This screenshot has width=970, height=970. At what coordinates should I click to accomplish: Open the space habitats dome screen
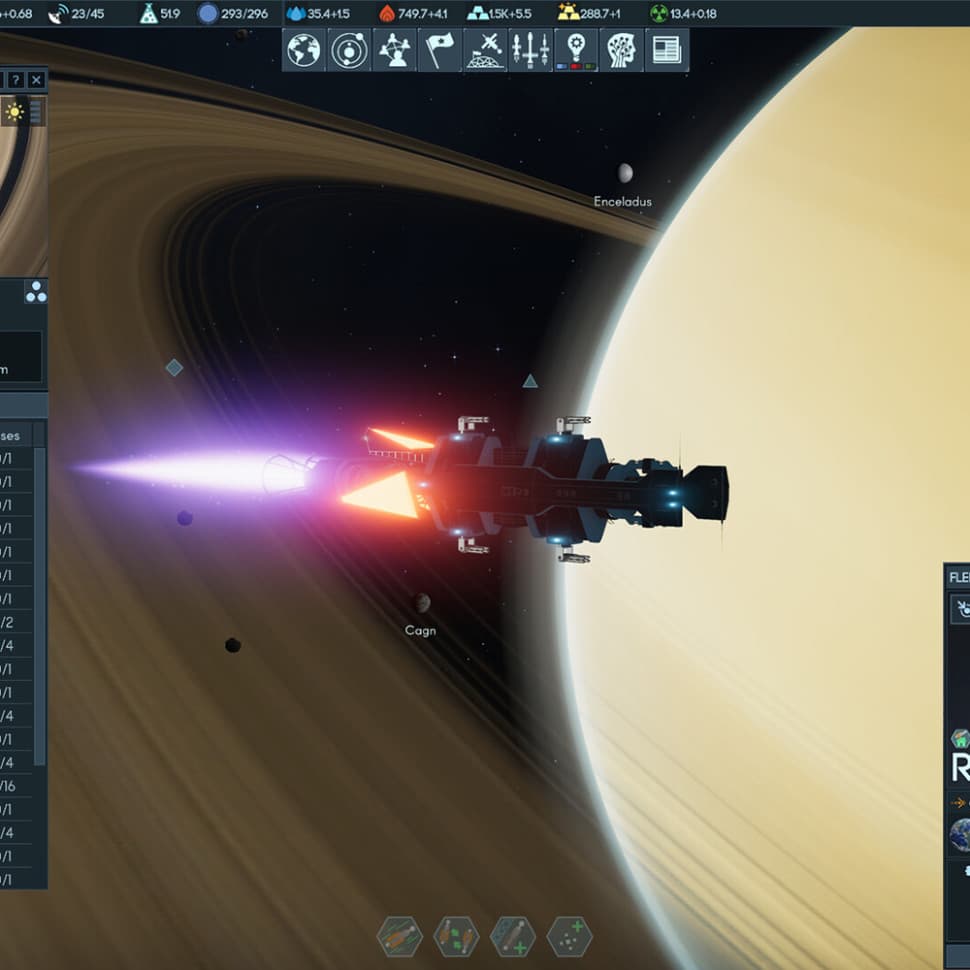click(x=485, y=50)
